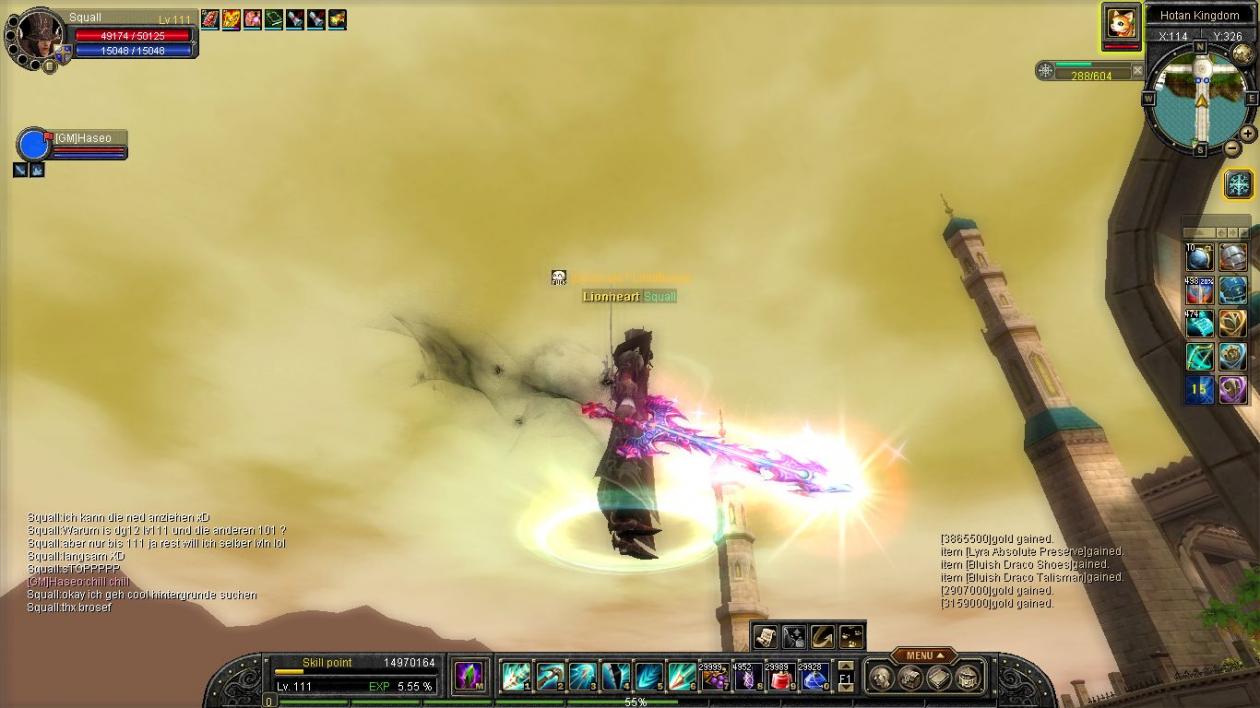Zoom out the minimap with minus button
This screenshot has height=708, width=1260.
click(x=1233, y=149)
